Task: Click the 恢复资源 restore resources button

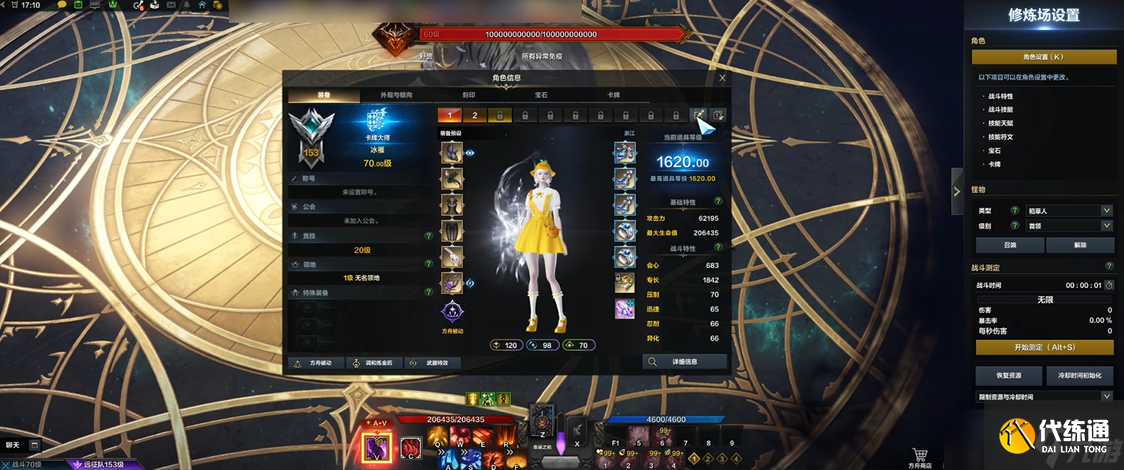Action: (x=1009, y=375)
